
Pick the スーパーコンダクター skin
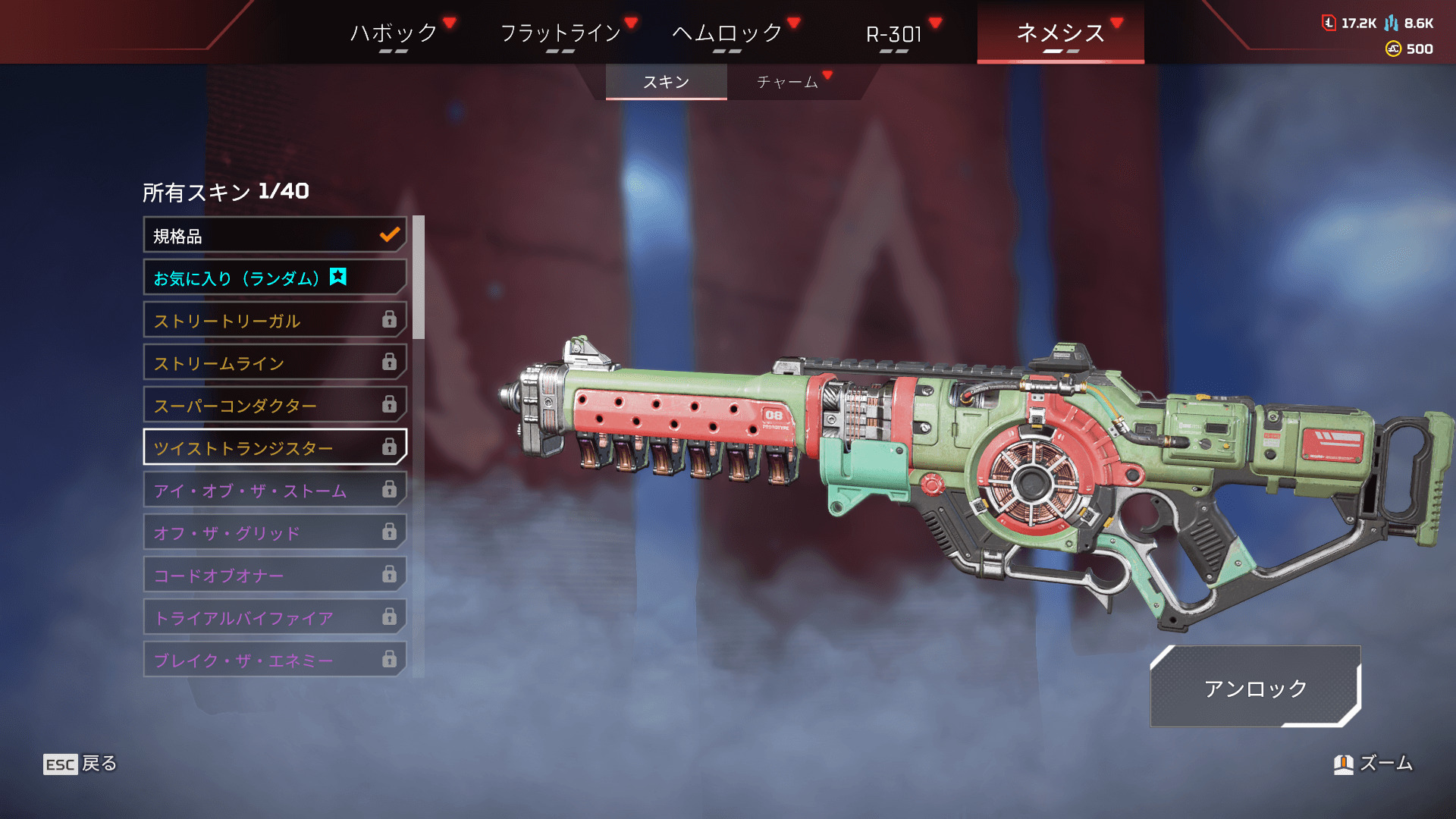pos(275,406)
